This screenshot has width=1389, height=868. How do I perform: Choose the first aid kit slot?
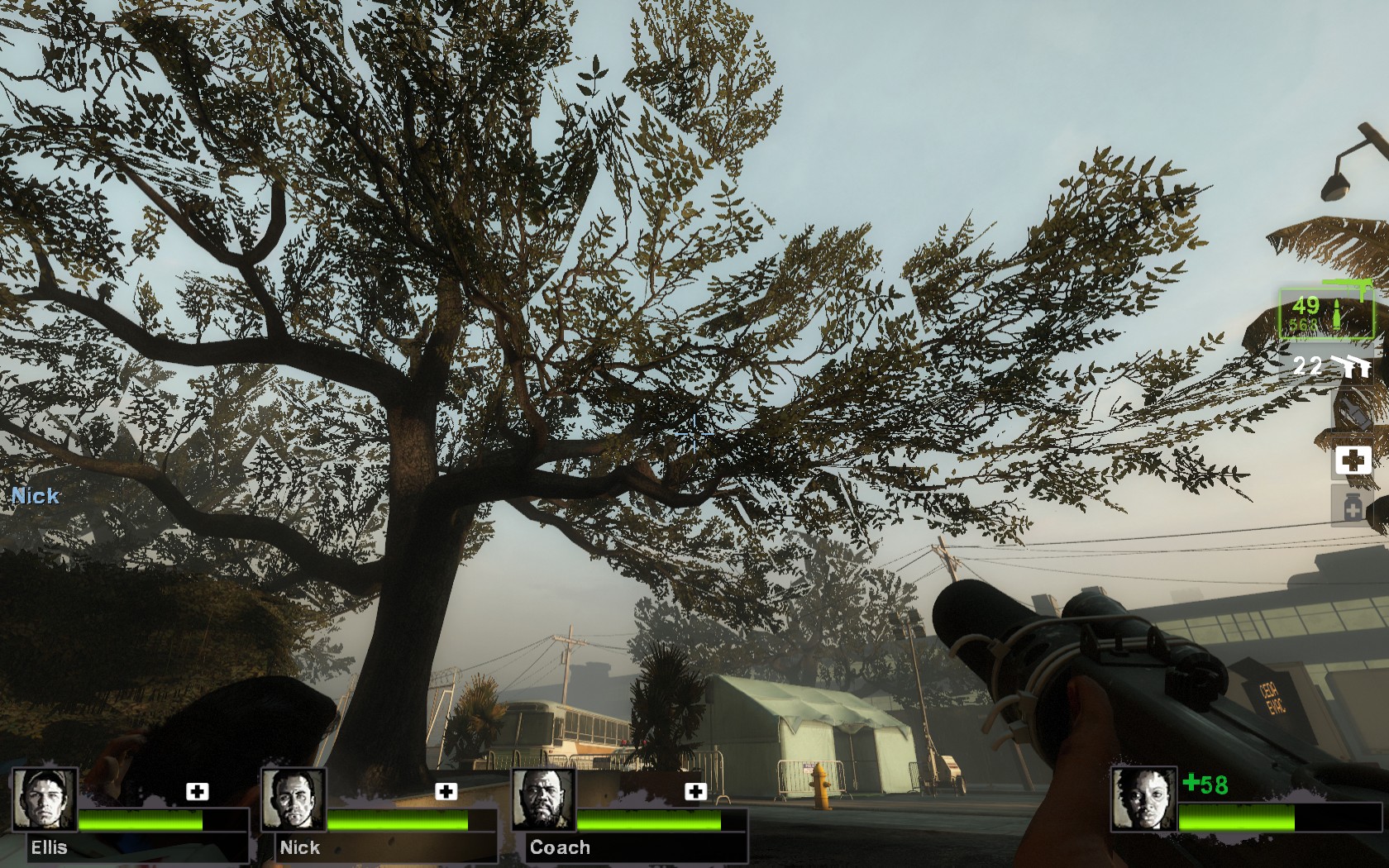[x=1352, y=460]
